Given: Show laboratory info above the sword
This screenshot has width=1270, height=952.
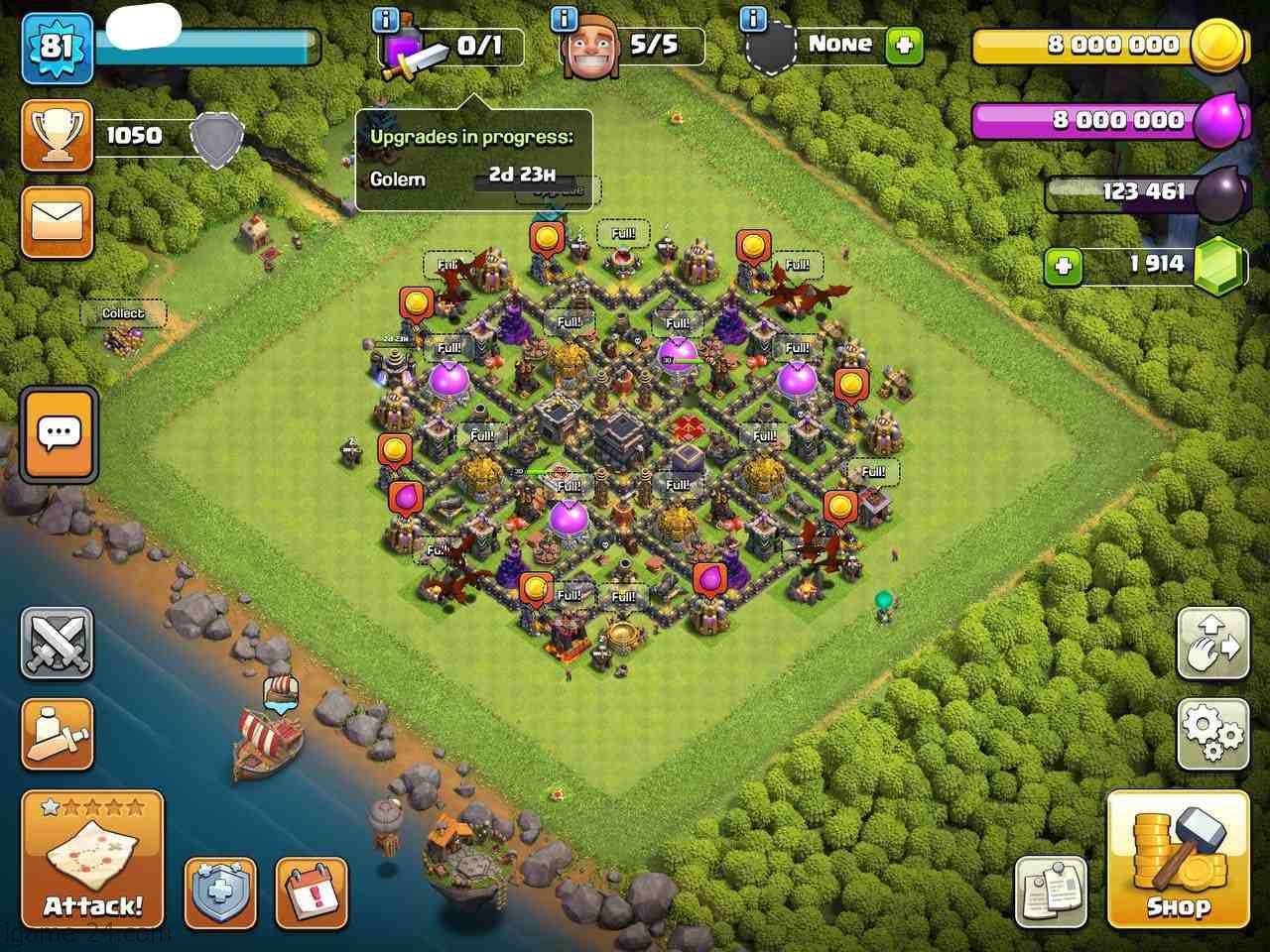Looking at the screenshot, I should pyautogui.click(x=387, y=19).
